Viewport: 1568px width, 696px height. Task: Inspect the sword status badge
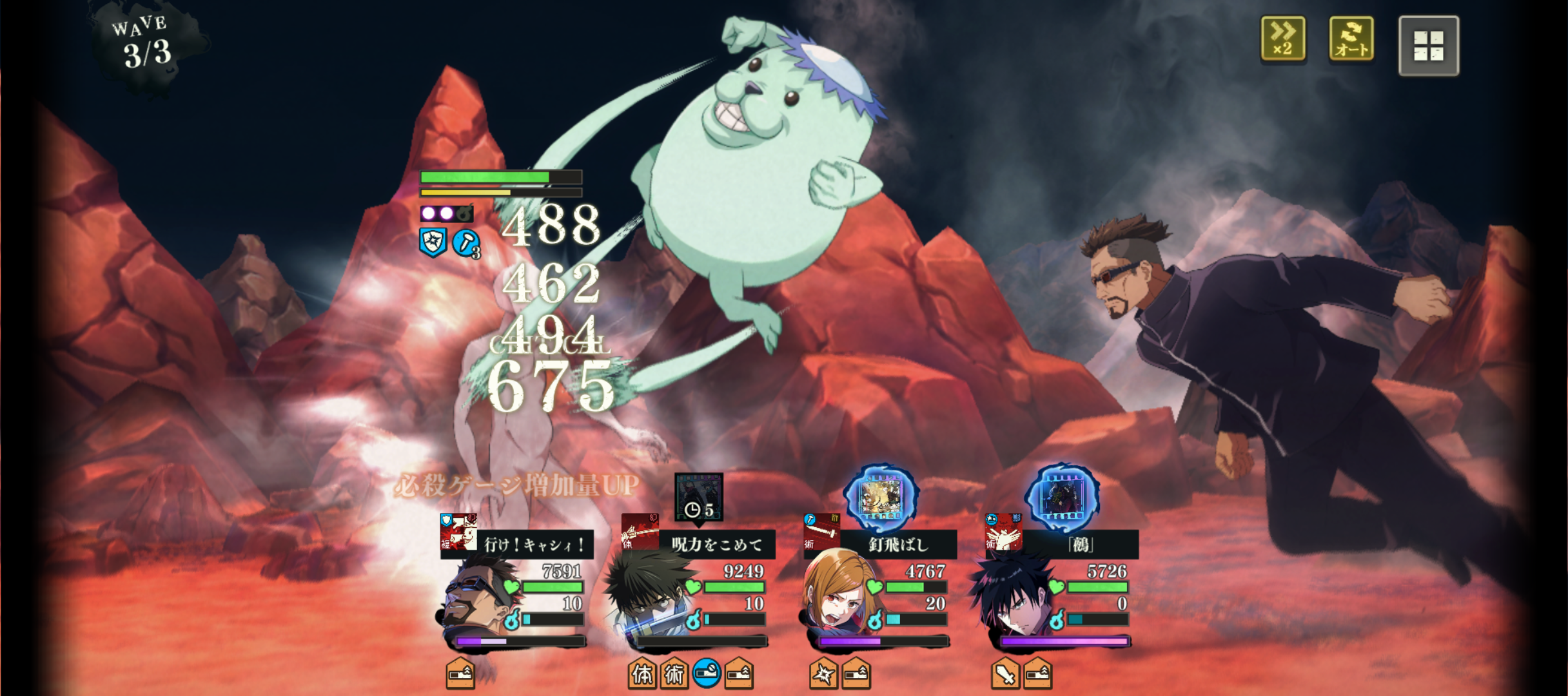tap(1006, 674)
